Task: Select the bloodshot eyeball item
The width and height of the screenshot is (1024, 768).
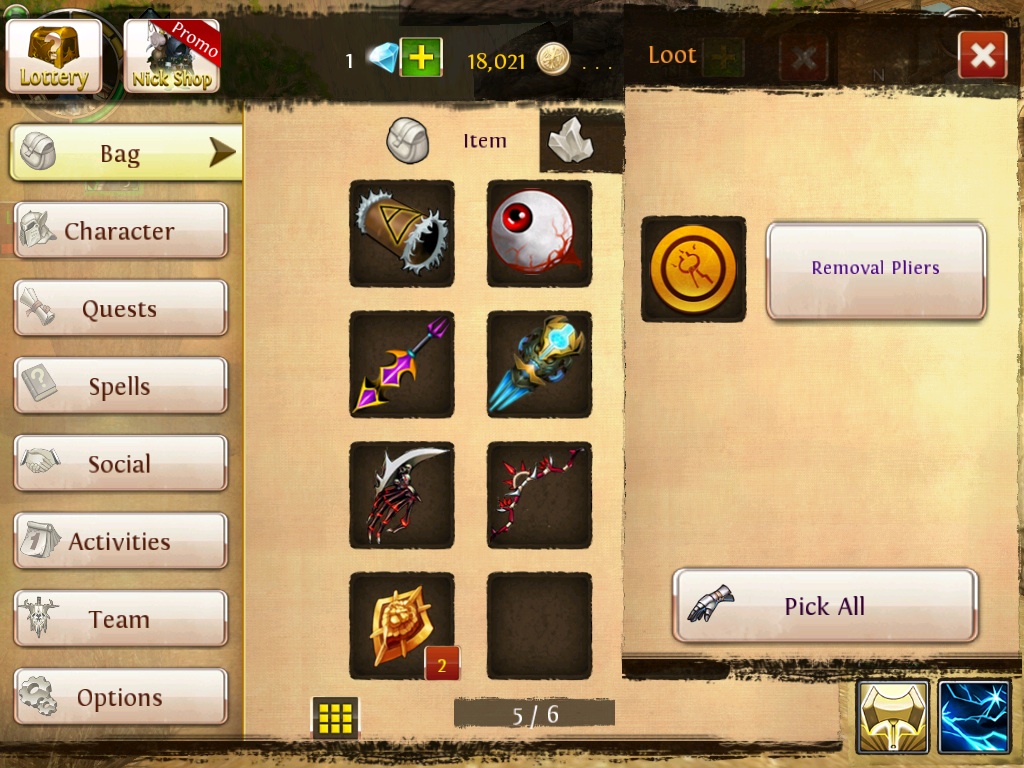Action: 539,233
